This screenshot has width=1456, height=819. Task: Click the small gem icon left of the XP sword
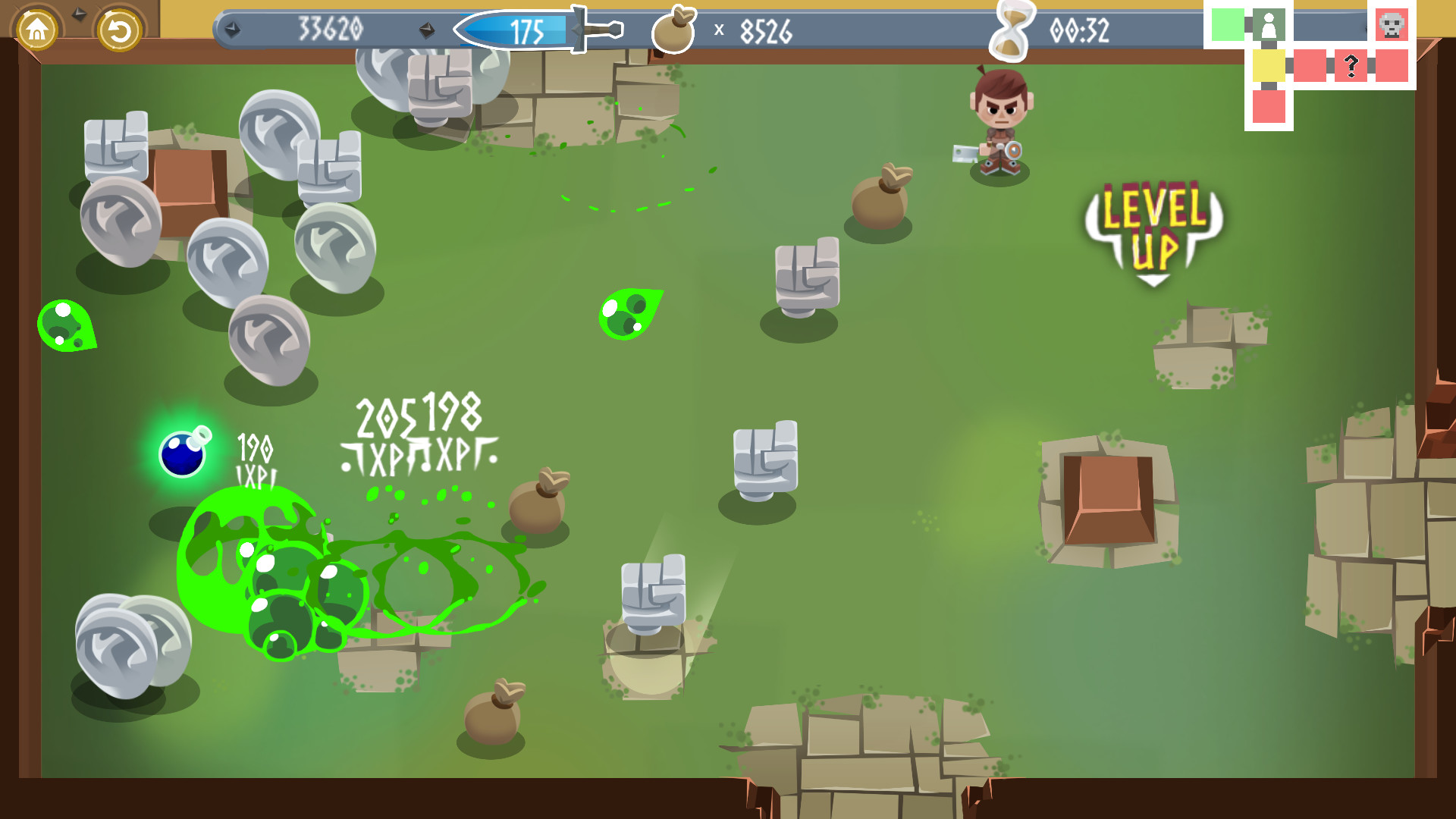[x=428, y=30]
